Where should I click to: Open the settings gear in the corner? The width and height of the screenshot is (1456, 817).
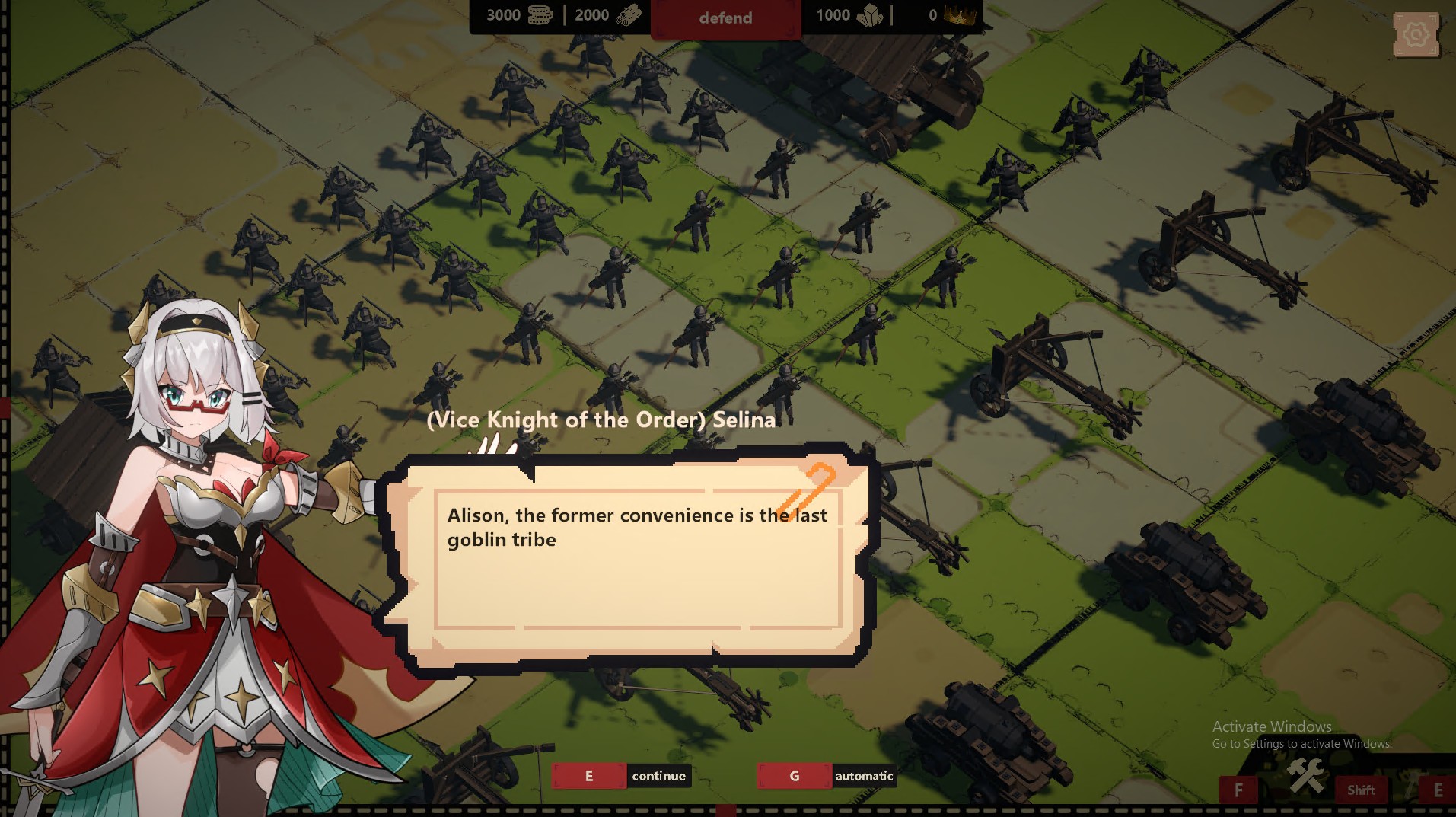coord(1415,34)
